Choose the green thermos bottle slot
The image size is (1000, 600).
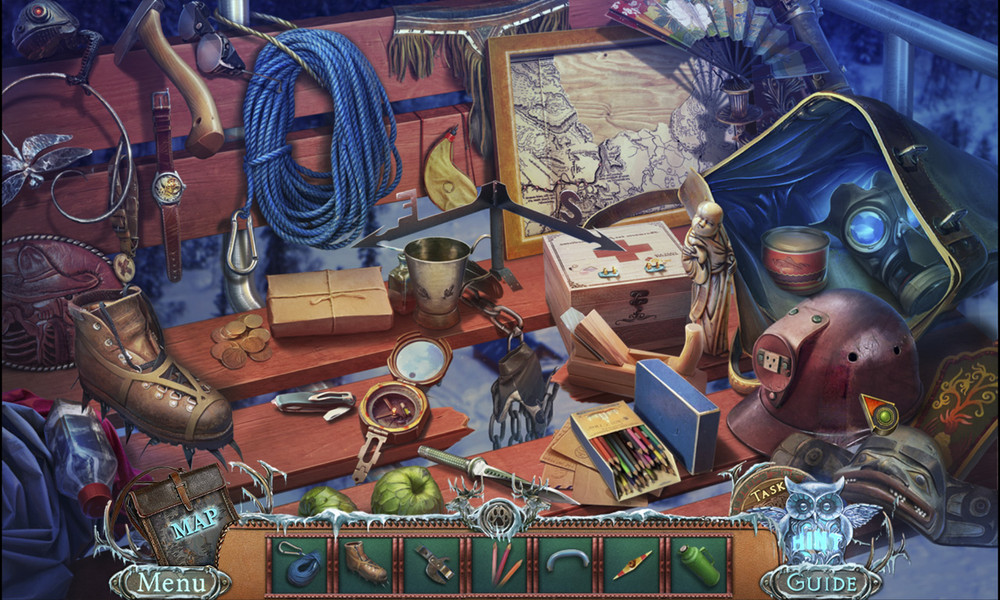click(700, 564)
